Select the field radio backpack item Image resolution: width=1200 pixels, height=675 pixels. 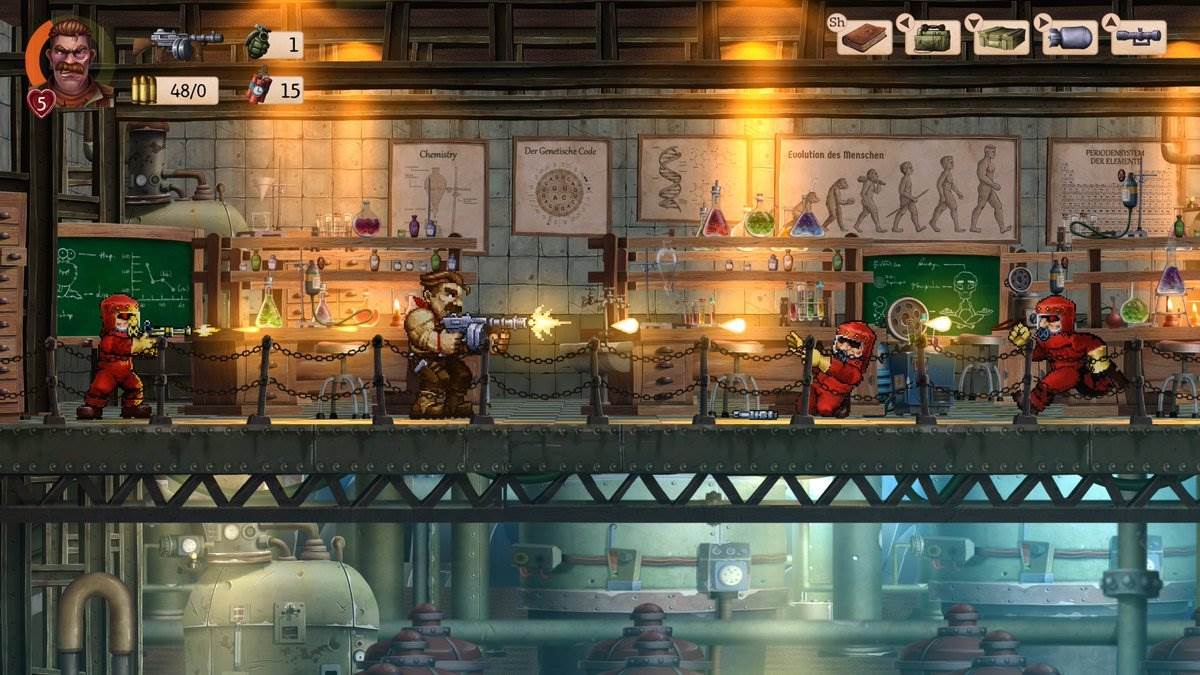click(x=932, y=38)
